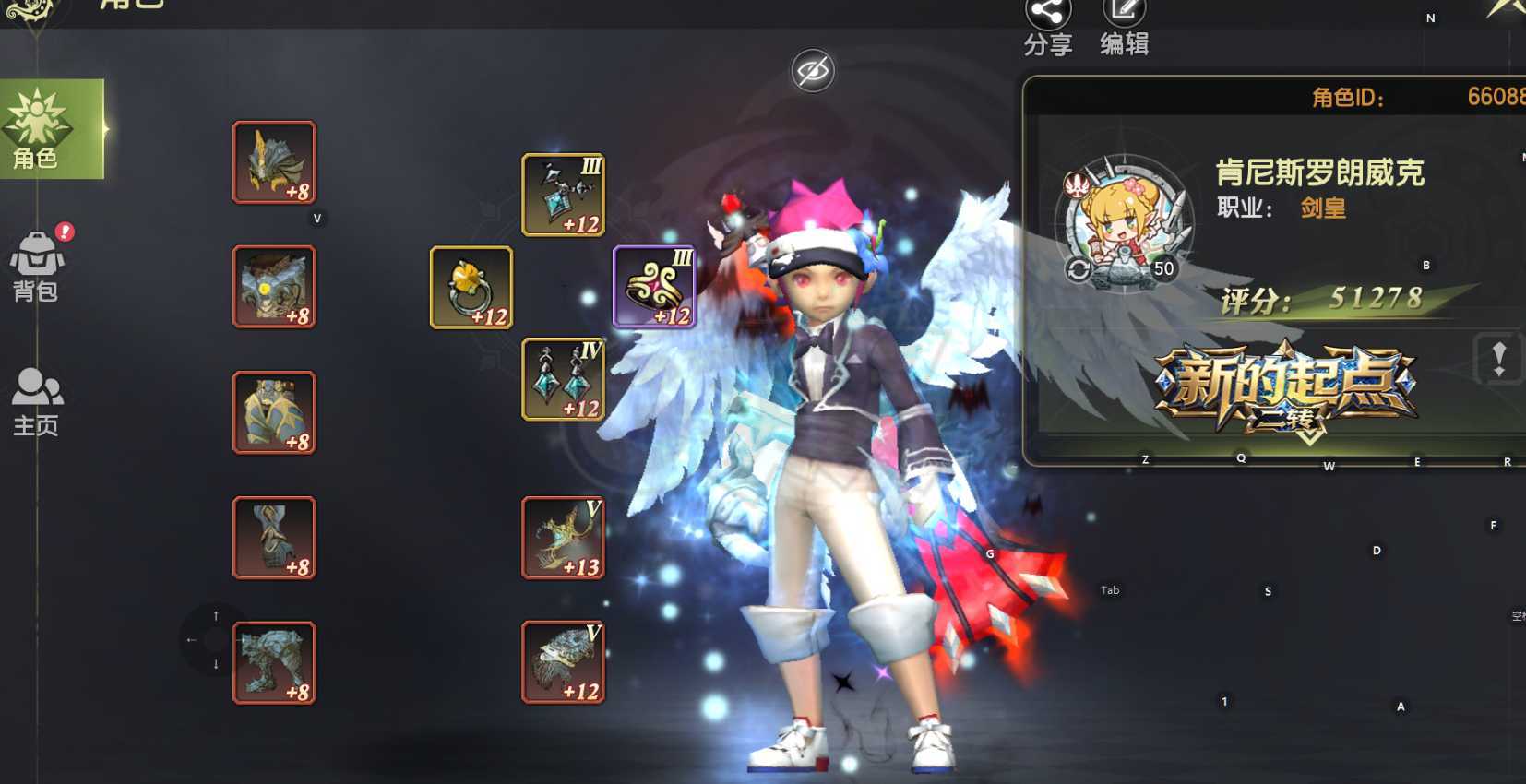1526x784 pixels.
Task: Select the +8 leg armor slot
Action: tap(274, 412)
